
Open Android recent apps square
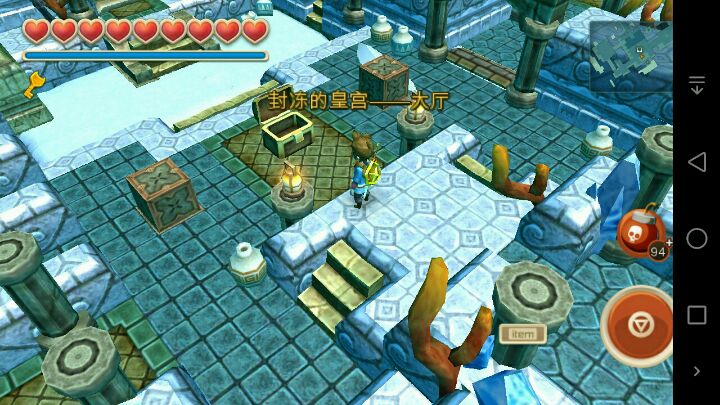pos(697,314)
